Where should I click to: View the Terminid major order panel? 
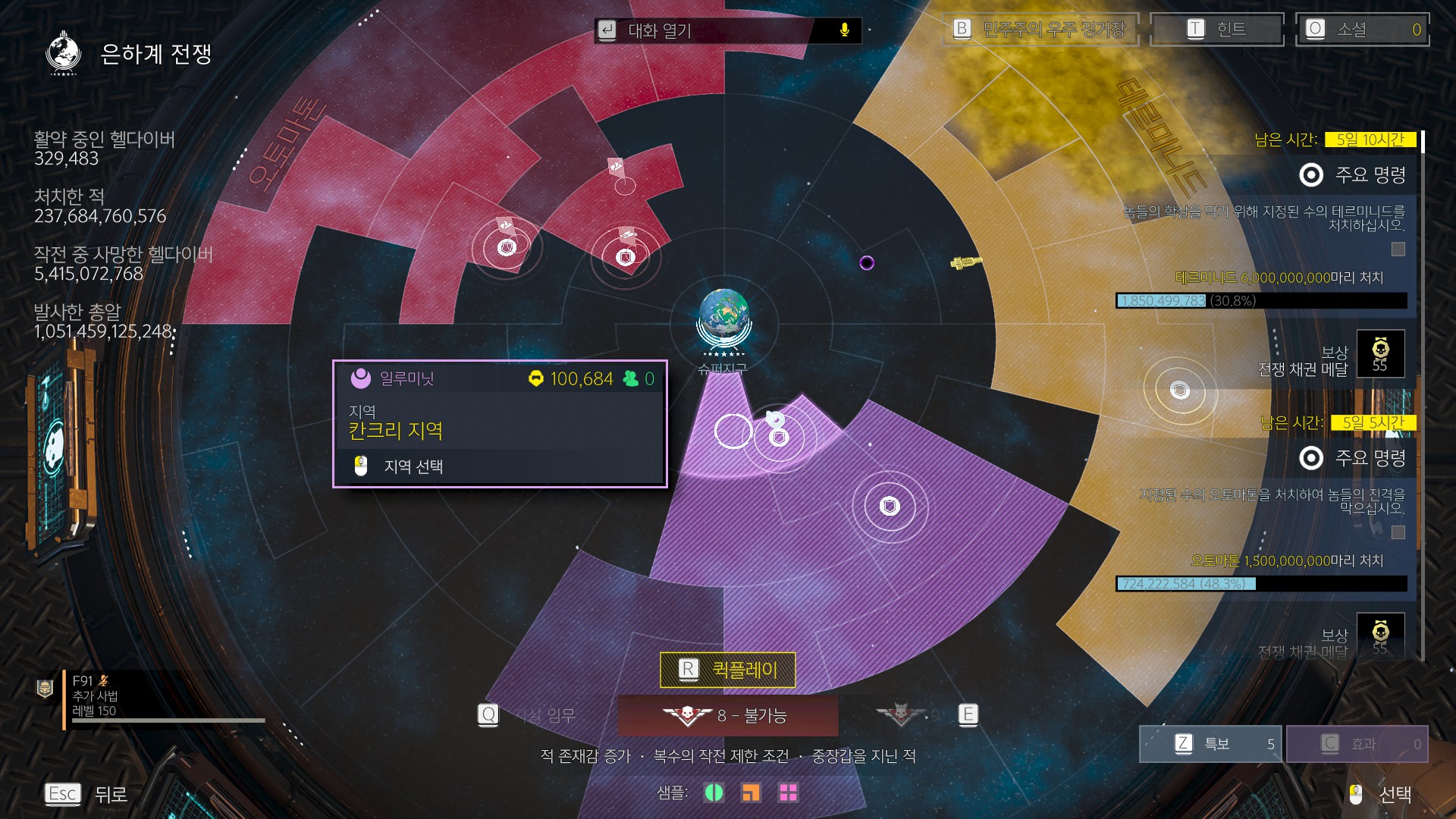click(x=1310, y=175)
